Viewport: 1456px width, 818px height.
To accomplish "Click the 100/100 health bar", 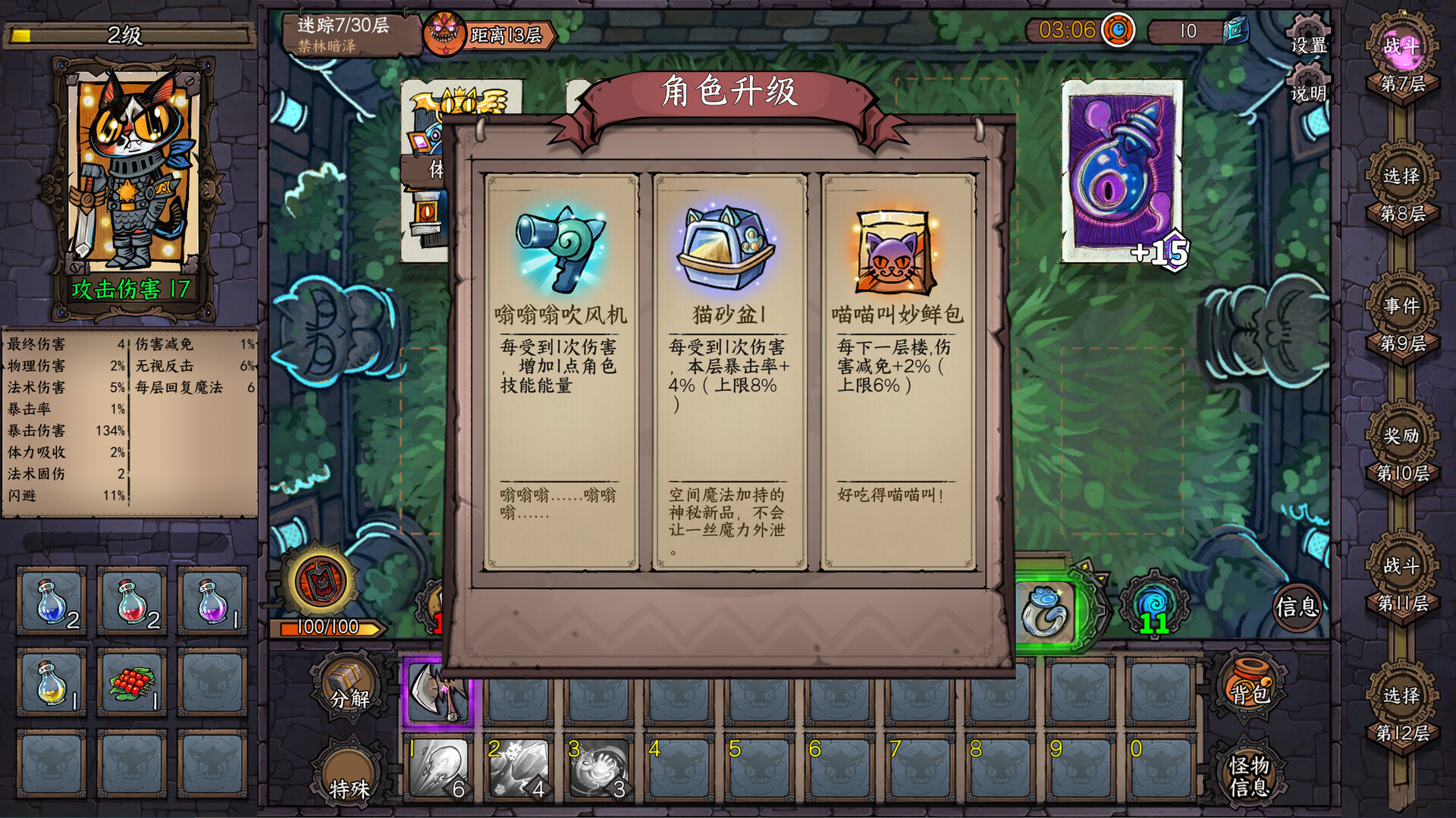I will [326, 627].
